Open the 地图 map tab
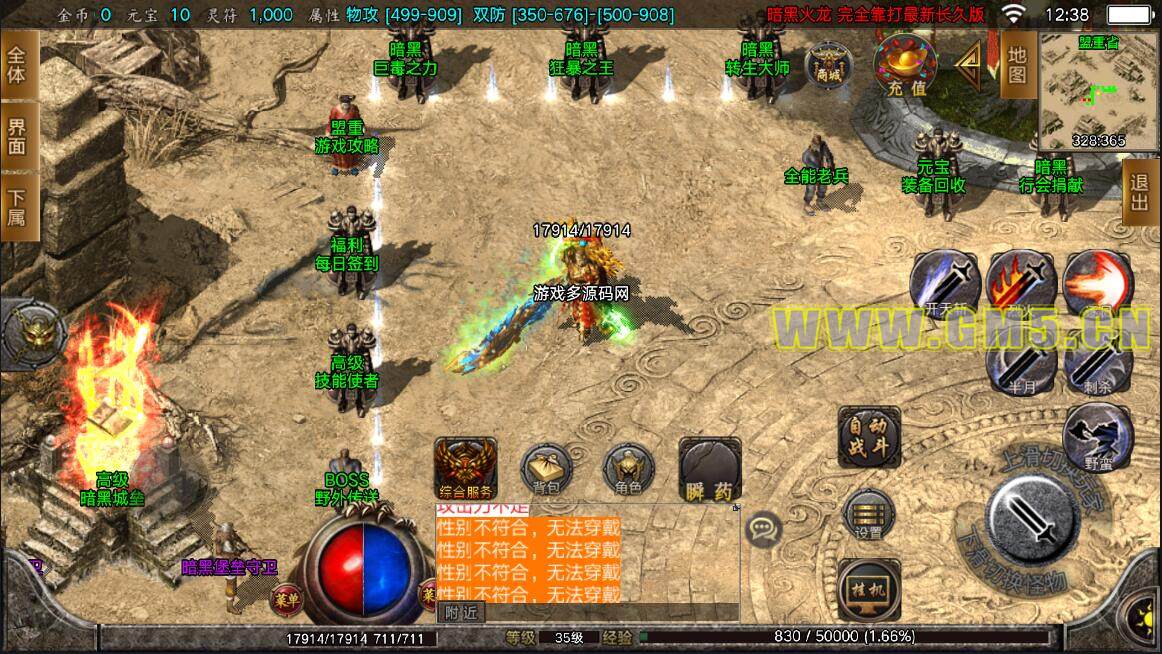The width and height of the screenshot is (1162, 654). (x=1017, y=65)
